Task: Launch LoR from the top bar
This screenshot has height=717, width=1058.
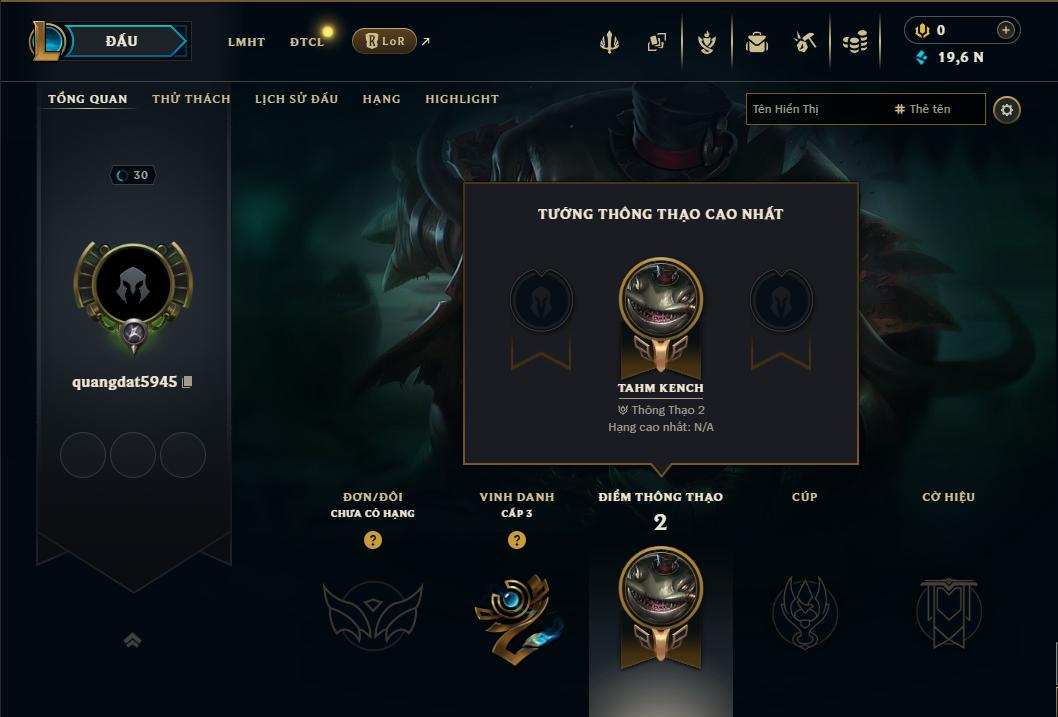Action: pyautogui.click(x=384, y=41)
